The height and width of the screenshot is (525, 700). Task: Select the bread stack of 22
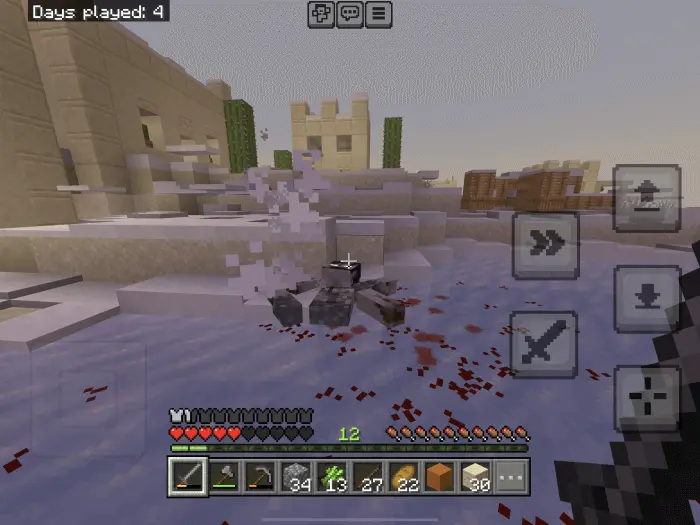[403, 477]
